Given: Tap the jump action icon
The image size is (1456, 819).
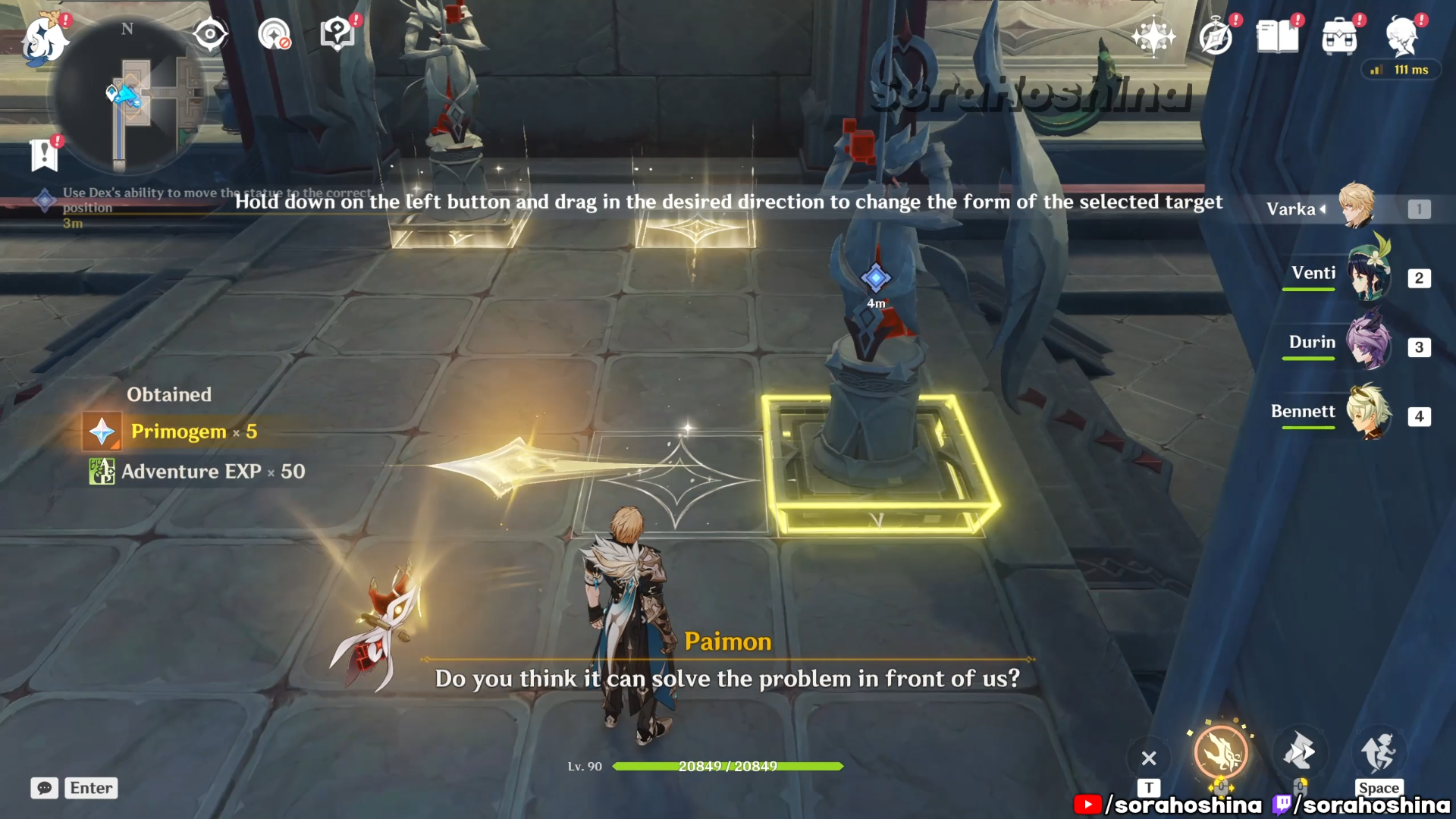Looking at the screenshot, I should [1378, 753].
